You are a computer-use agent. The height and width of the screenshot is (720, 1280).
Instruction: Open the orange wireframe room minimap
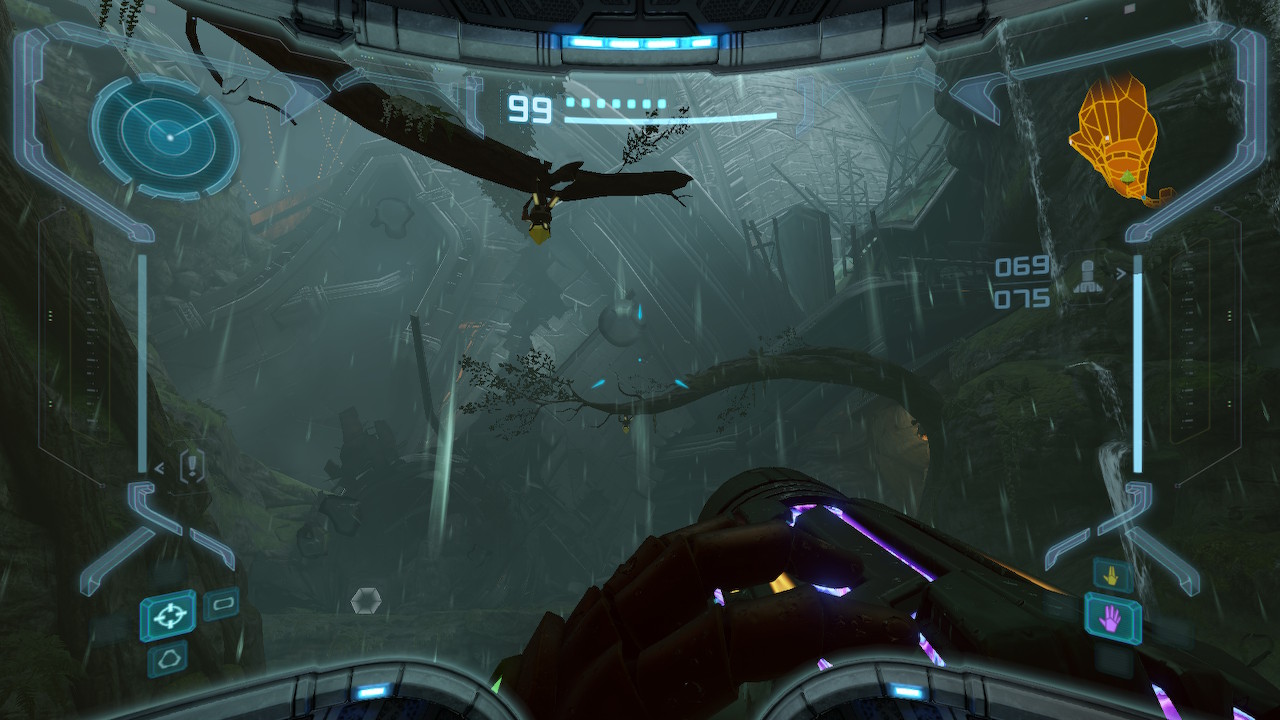[x=1115, y=137]
